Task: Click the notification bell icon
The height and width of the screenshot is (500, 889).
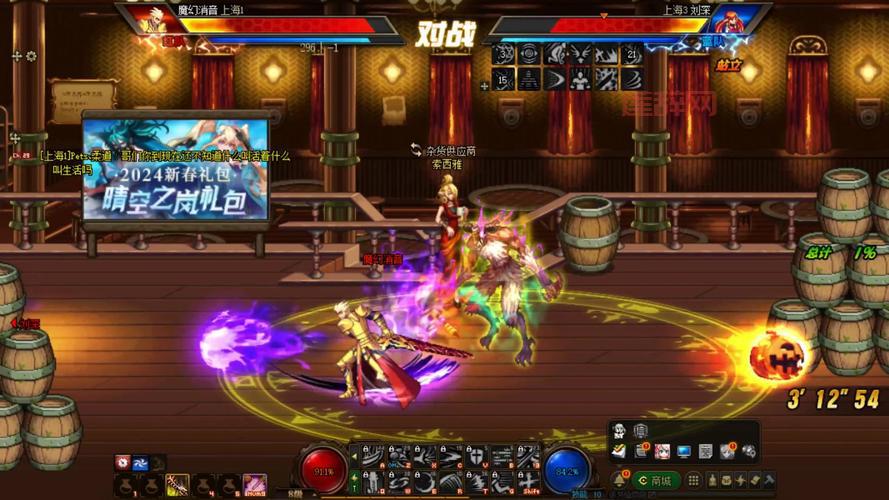Action: point(620,480)
